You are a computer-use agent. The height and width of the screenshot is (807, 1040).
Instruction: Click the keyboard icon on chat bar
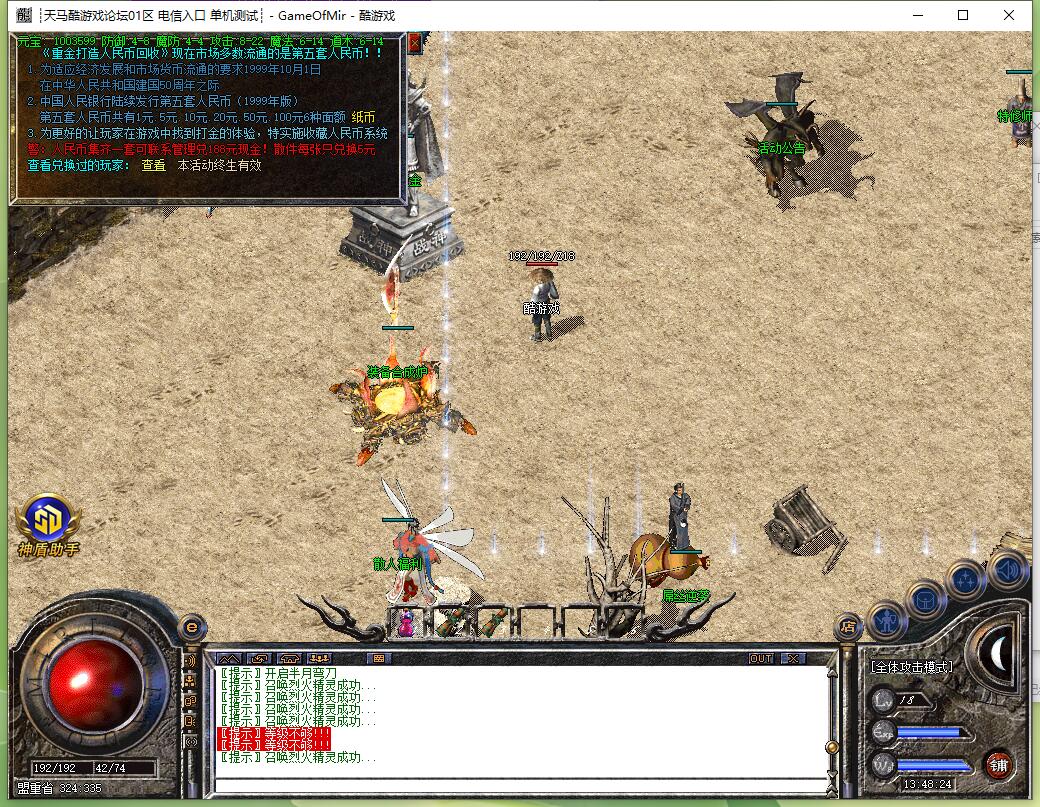click(379, 658)
